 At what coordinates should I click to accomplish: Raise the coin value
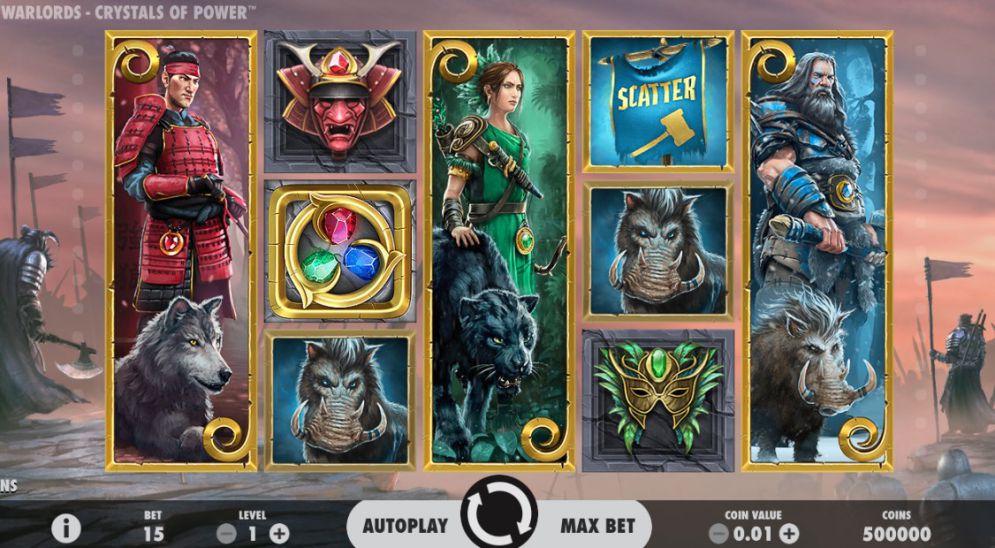click(789, 534)
